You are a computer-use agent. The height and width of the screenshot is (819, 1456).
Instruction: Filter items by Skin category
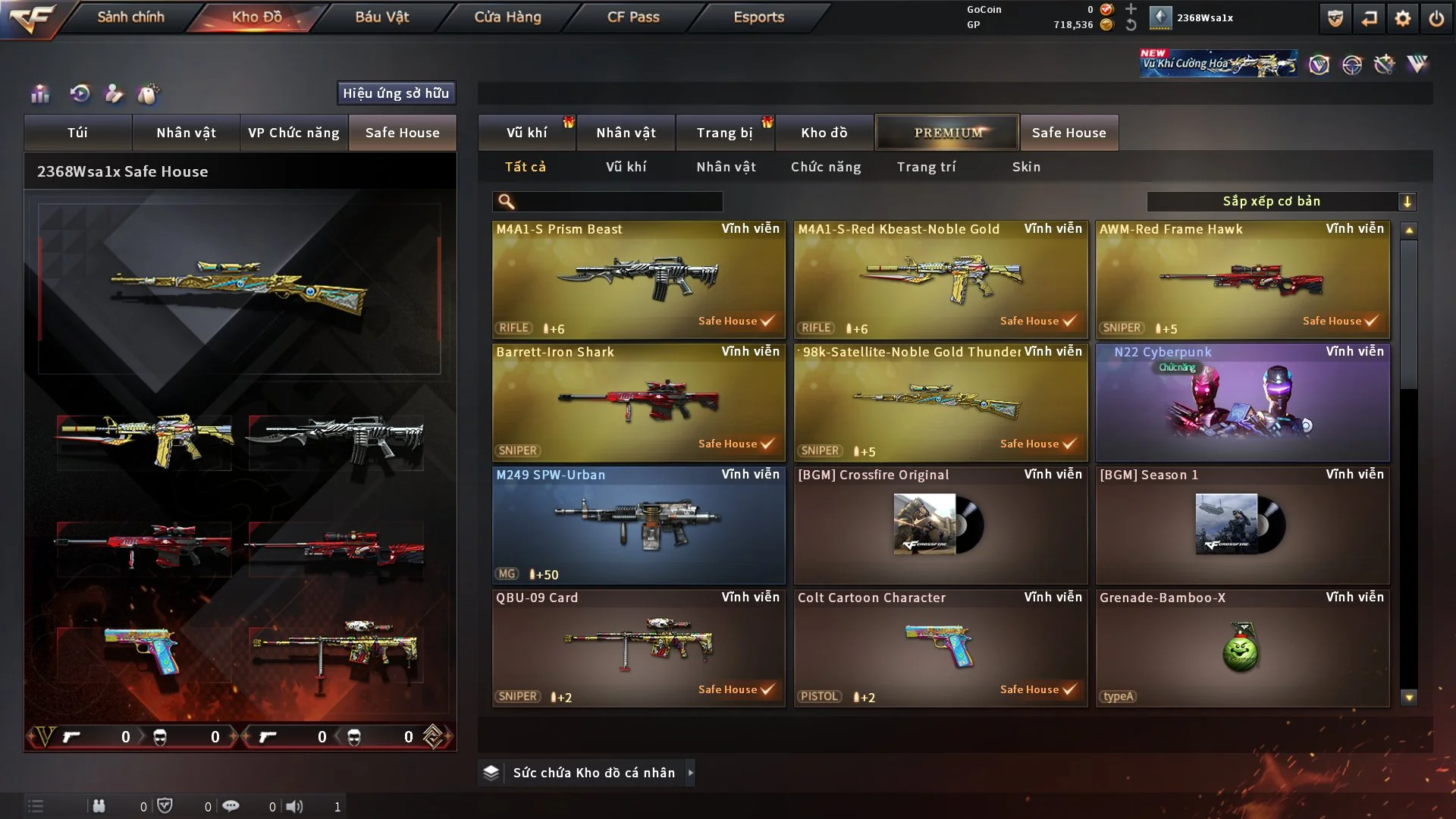[1026, 167]
